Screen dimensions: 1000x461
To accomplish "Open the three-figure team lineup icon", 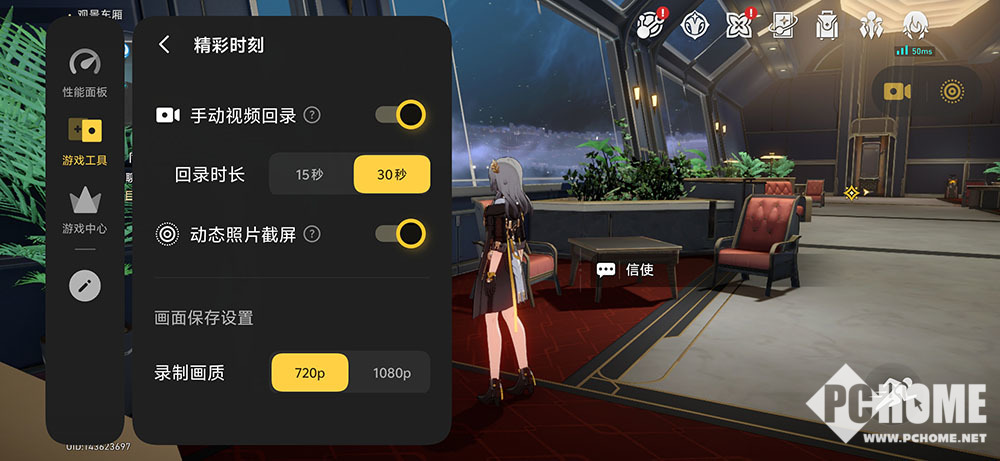I will coord(871,24).
